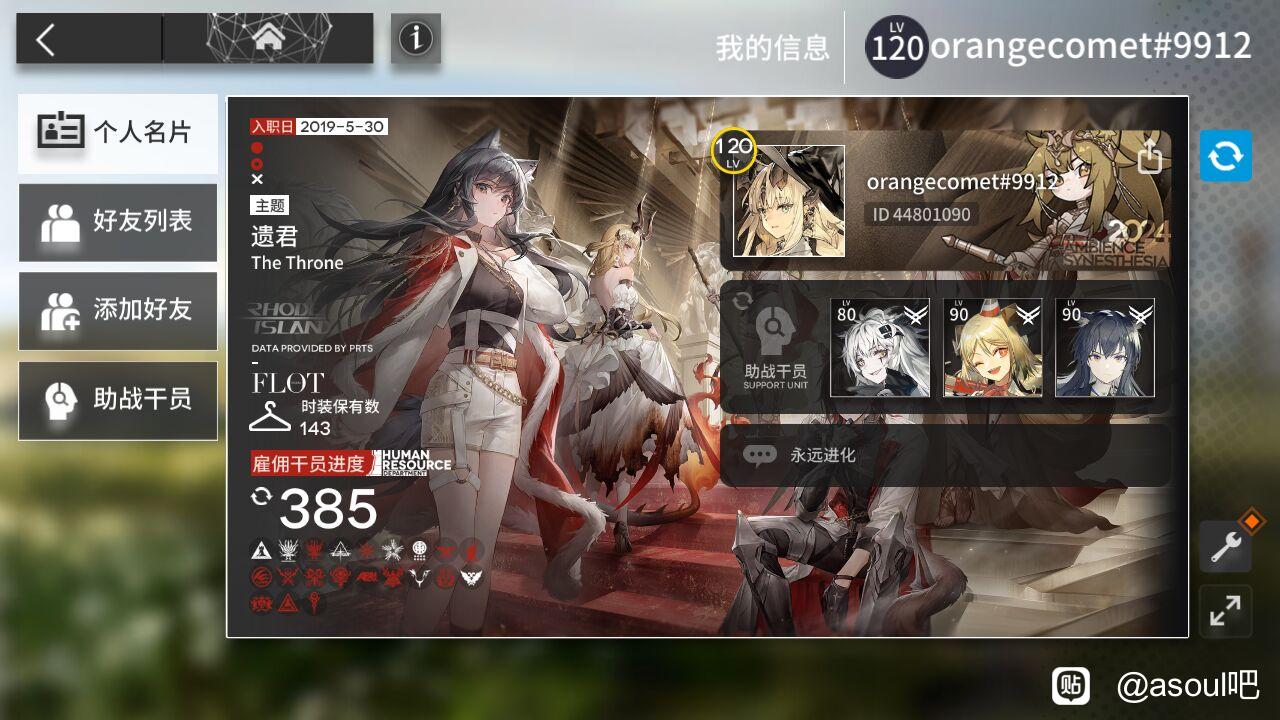Open the wrench customization button
The image size is (1280, 720).
pos(1226,546)
